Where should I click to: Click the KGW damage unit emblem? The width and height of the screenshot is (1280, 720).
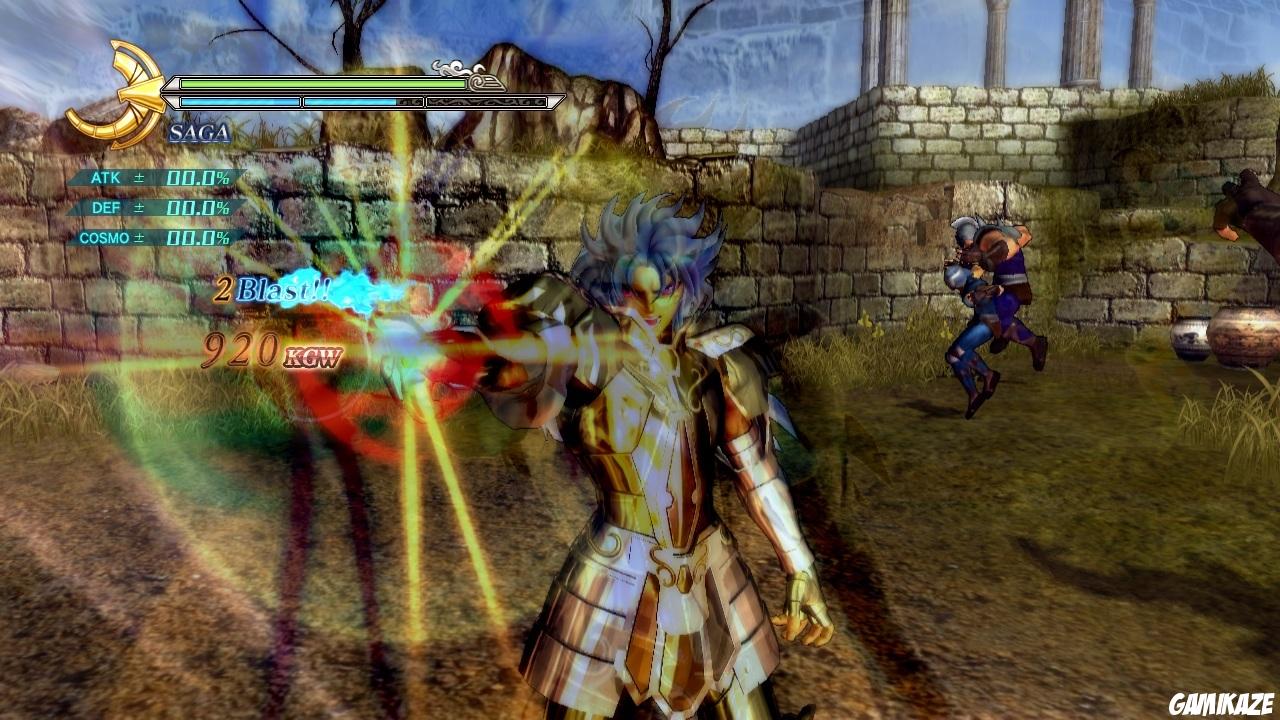[x=310, y=355]
